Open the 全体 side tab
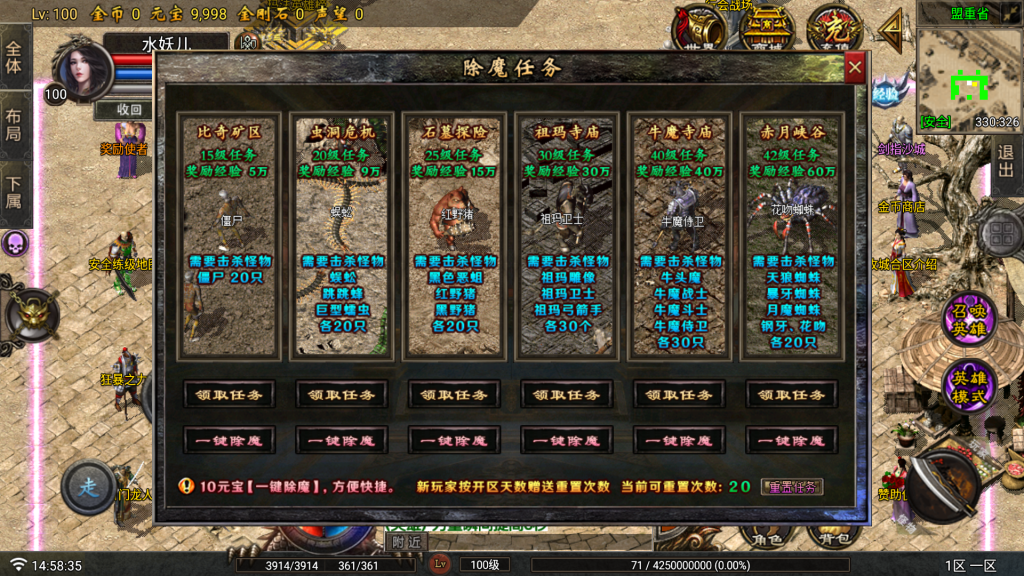Viewport: 1024px width, 576px height. pos(14,58)
